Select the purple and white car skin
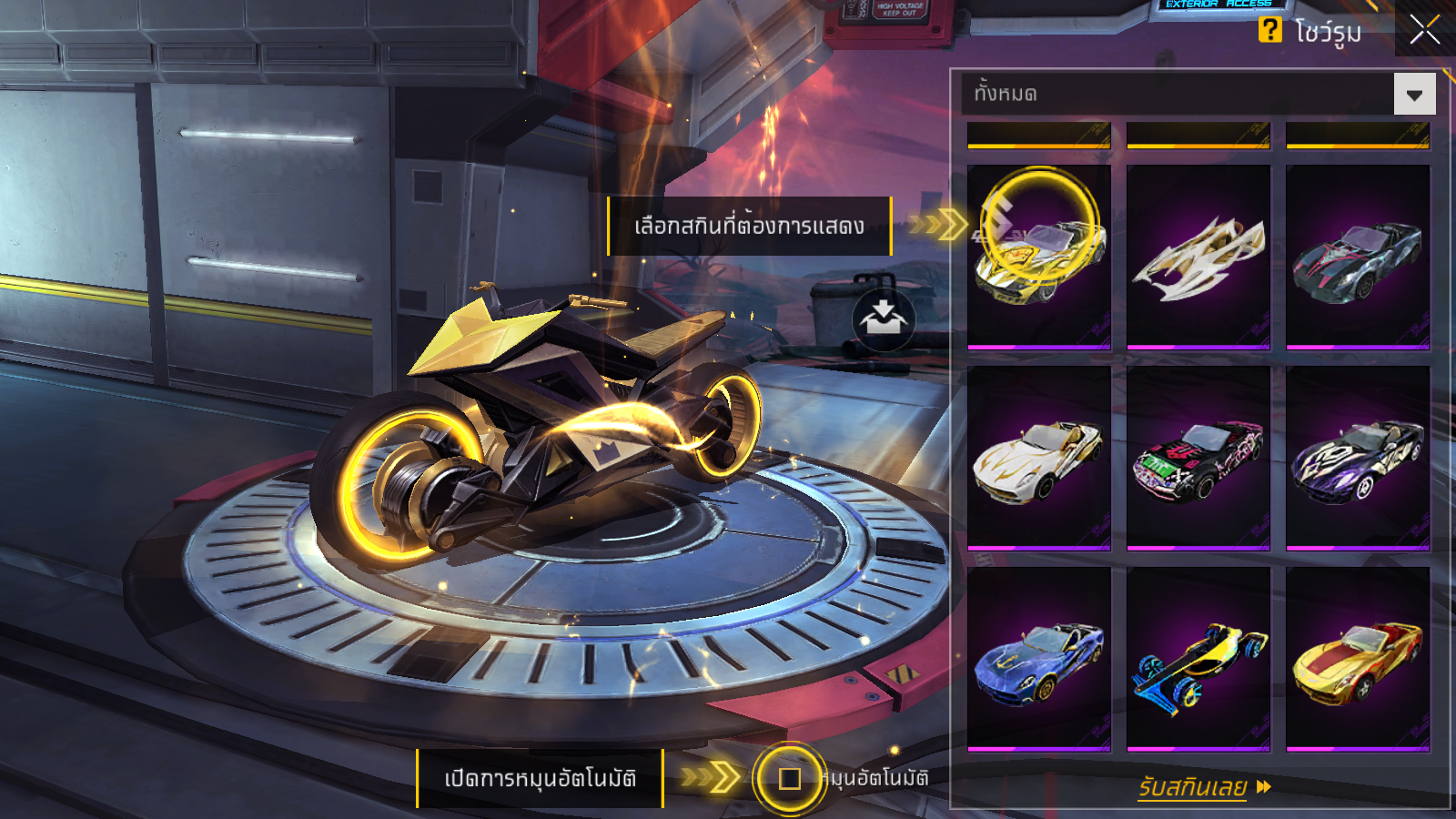The image size is (1456, 819). point(1357,459)
